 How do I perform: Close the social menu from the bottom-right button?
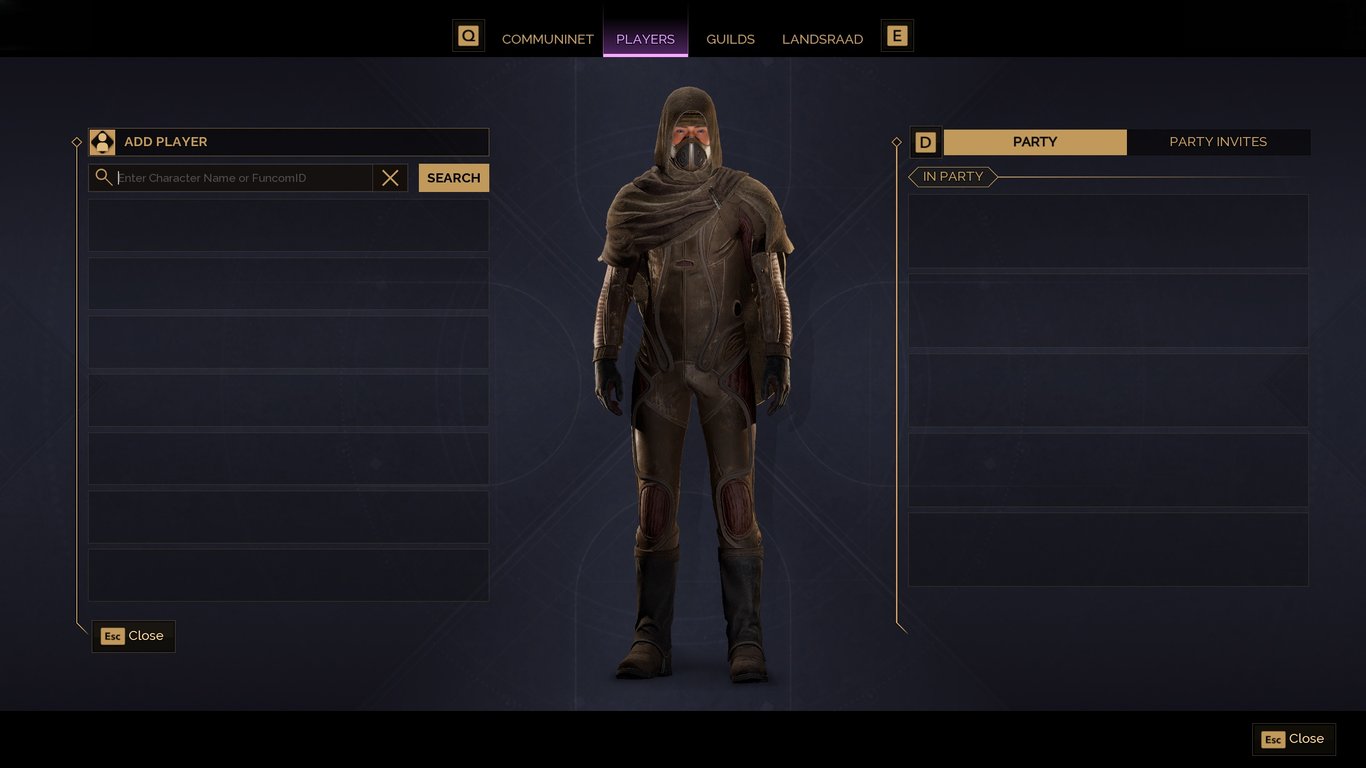1293,739
